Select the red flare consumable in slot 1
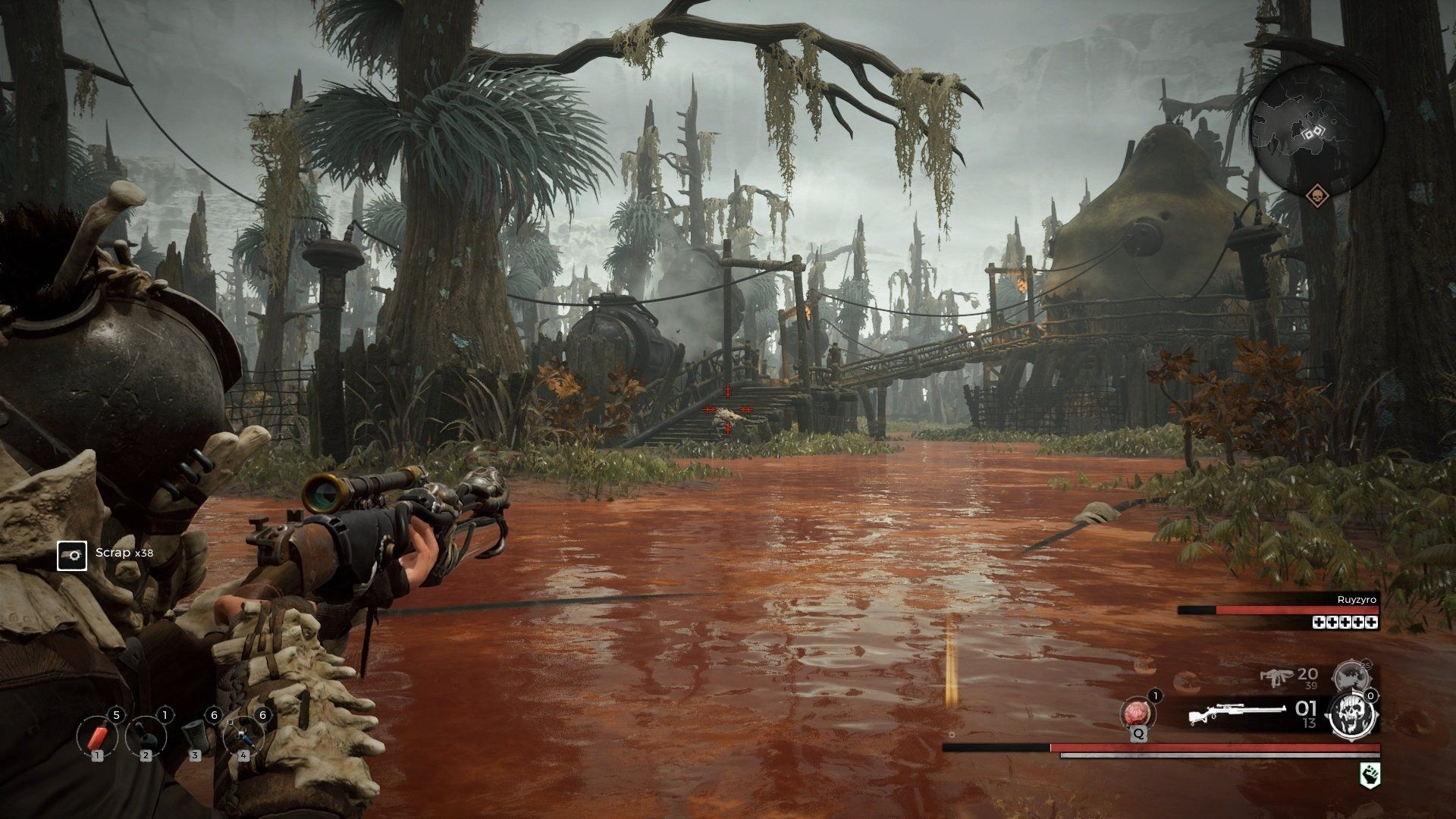1456x819 pixels. point(97,736)
